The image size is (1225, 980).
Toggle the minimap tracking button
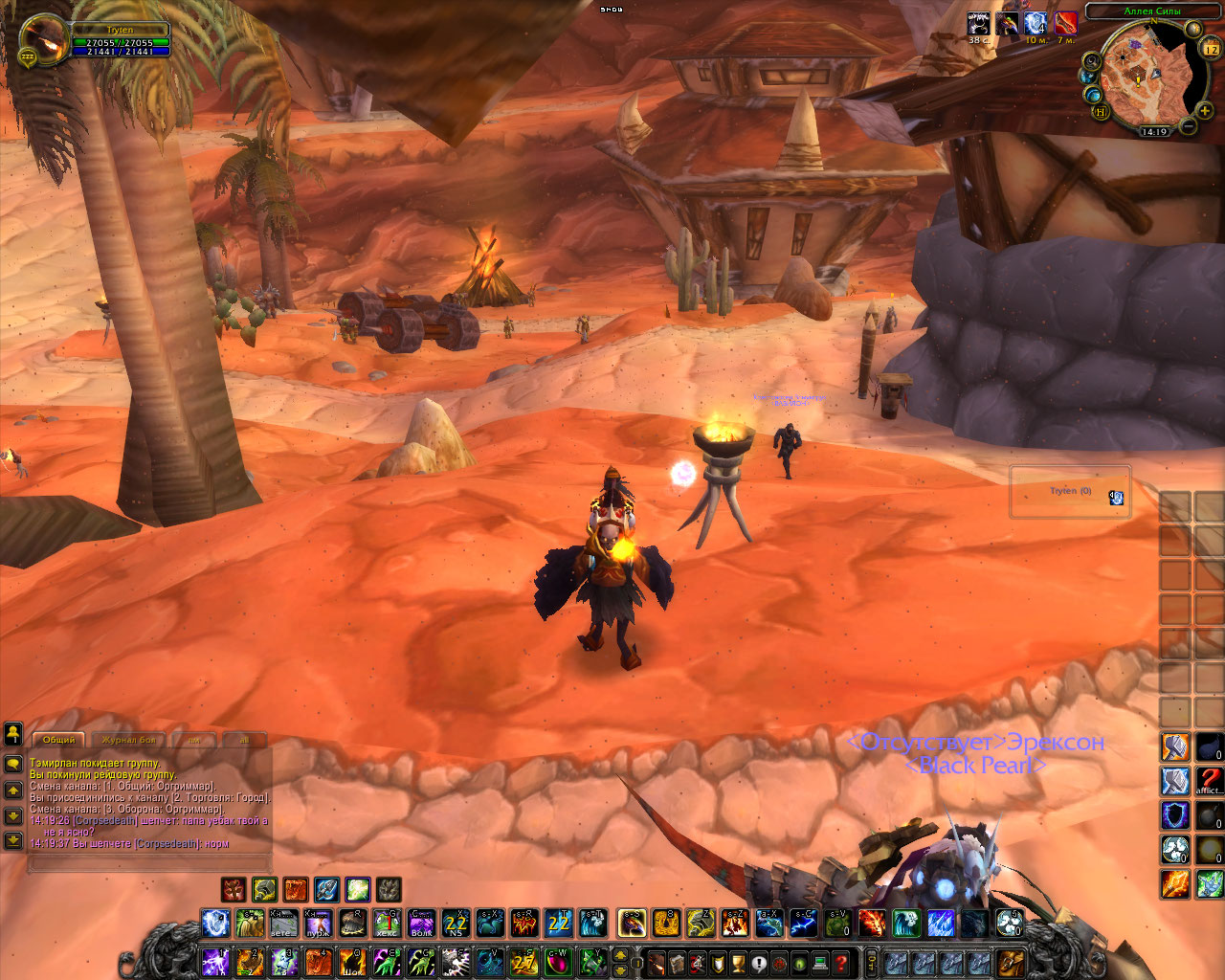(x=1092, y=60)
